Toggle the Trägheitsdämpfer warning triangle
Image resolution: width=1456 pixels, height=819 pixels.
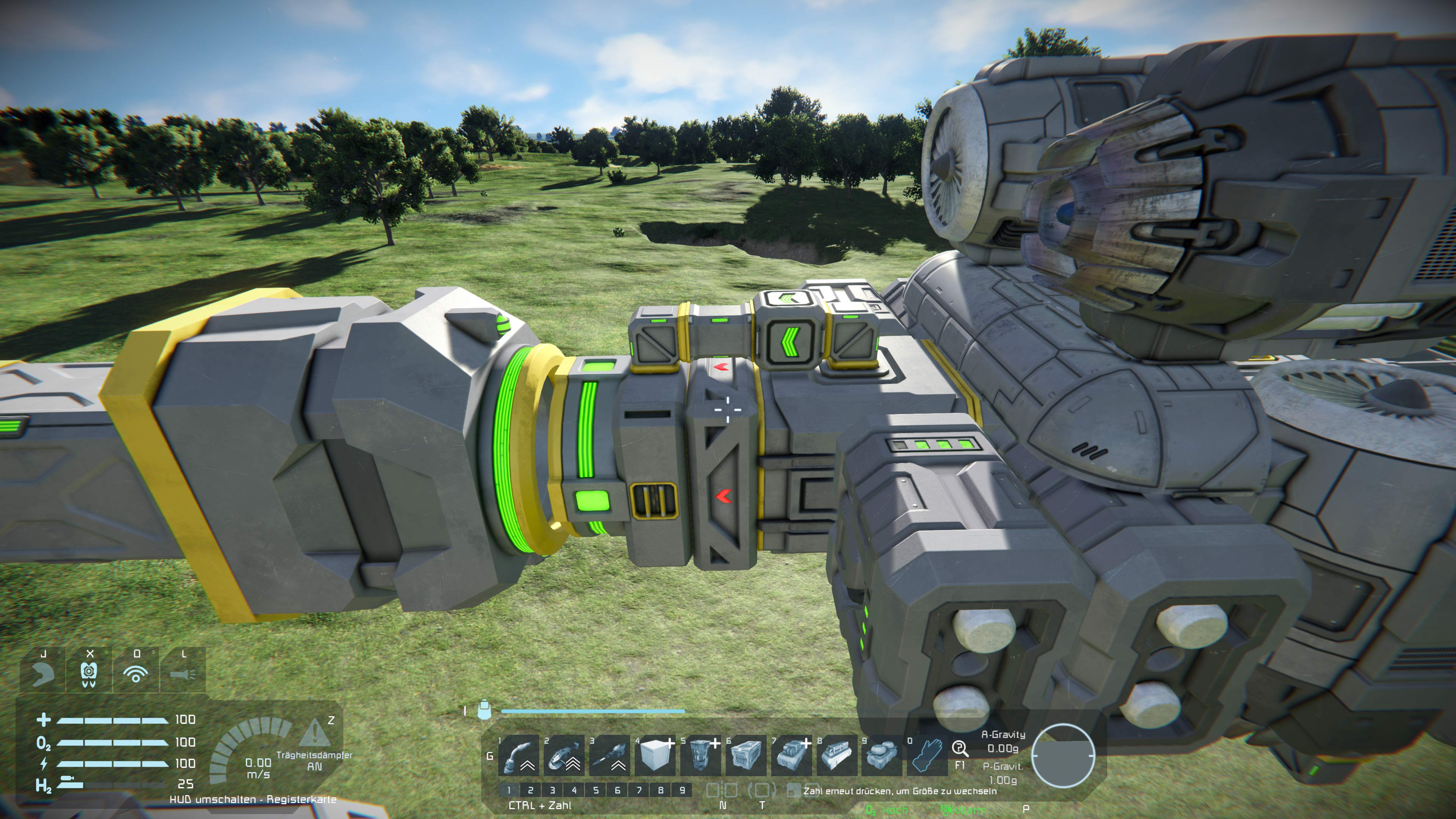(314, 733)
